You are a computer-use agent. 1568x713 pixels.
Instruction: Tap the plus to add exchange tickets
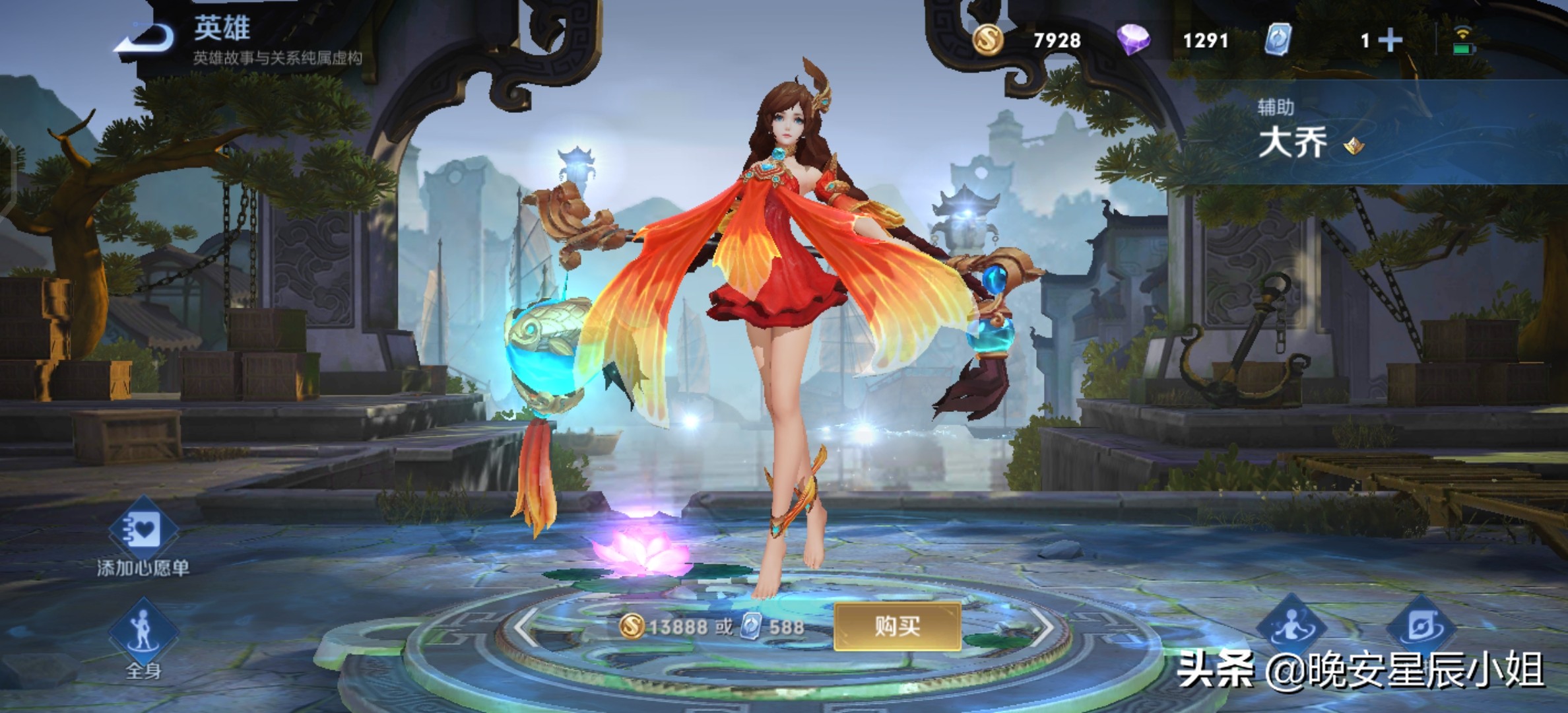point(1390,41)
